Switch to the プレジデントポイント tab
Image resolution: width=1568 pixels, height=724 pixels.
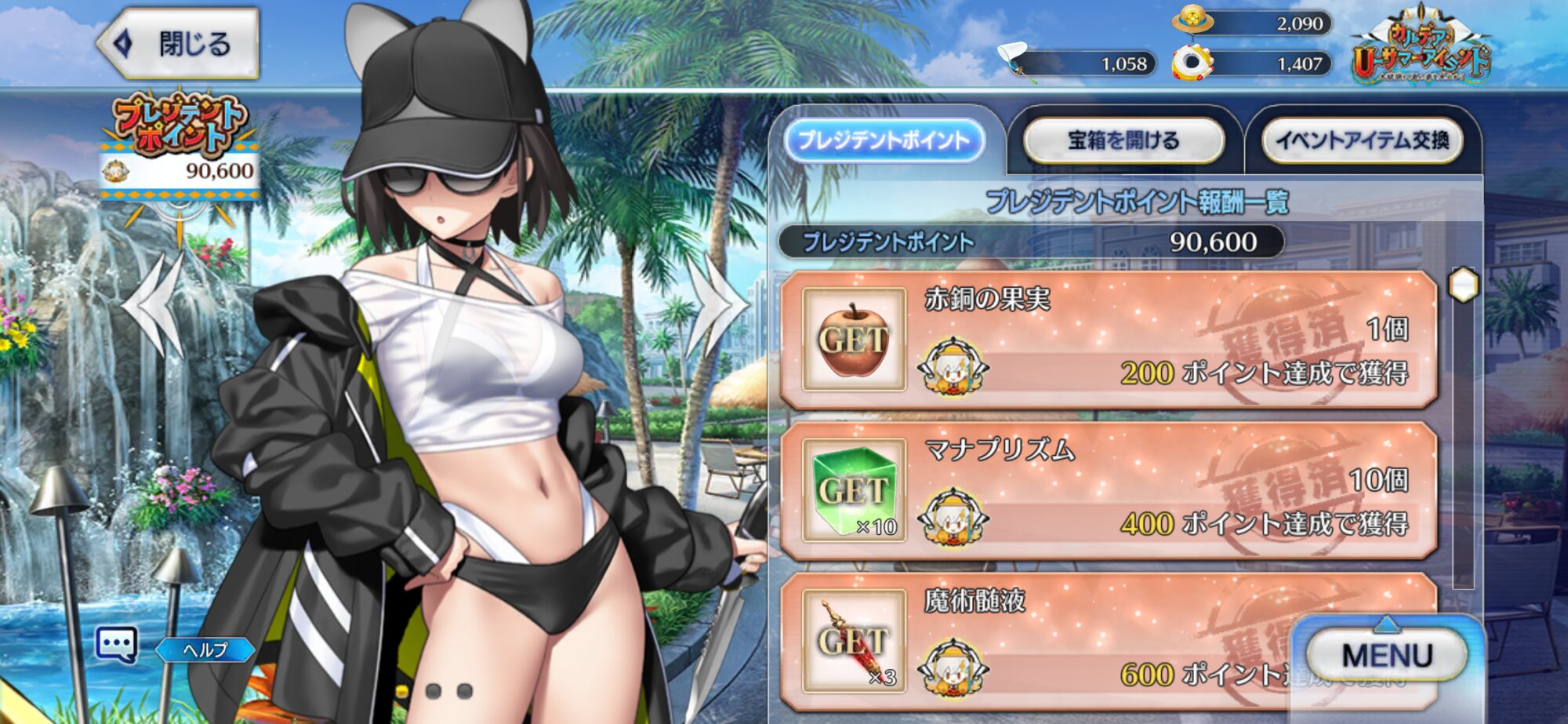pyautogui.click(x=884, y=141)
